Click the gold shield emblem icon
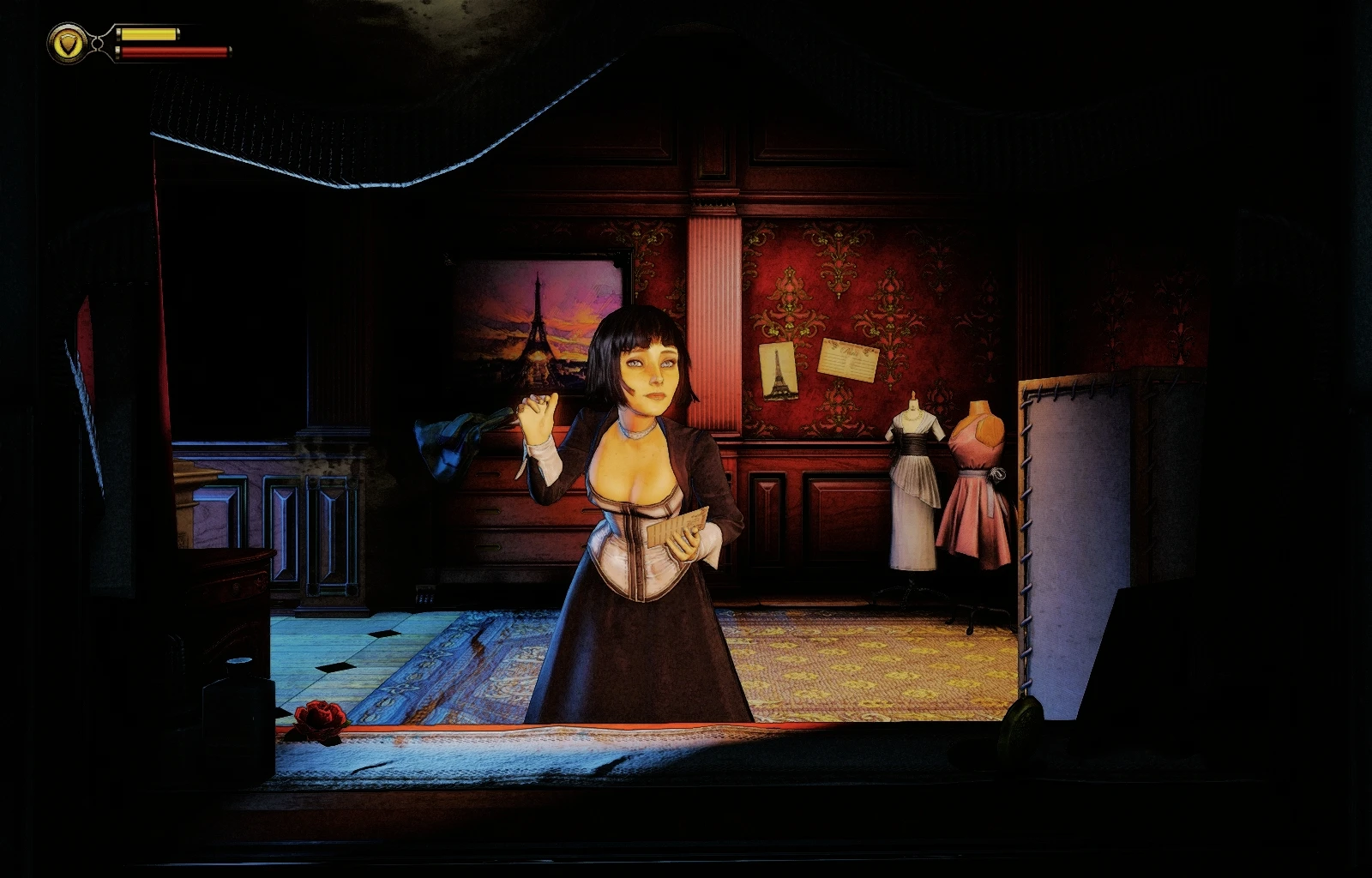The height and width of the screenshot is (878, 1372). [67, 43]
